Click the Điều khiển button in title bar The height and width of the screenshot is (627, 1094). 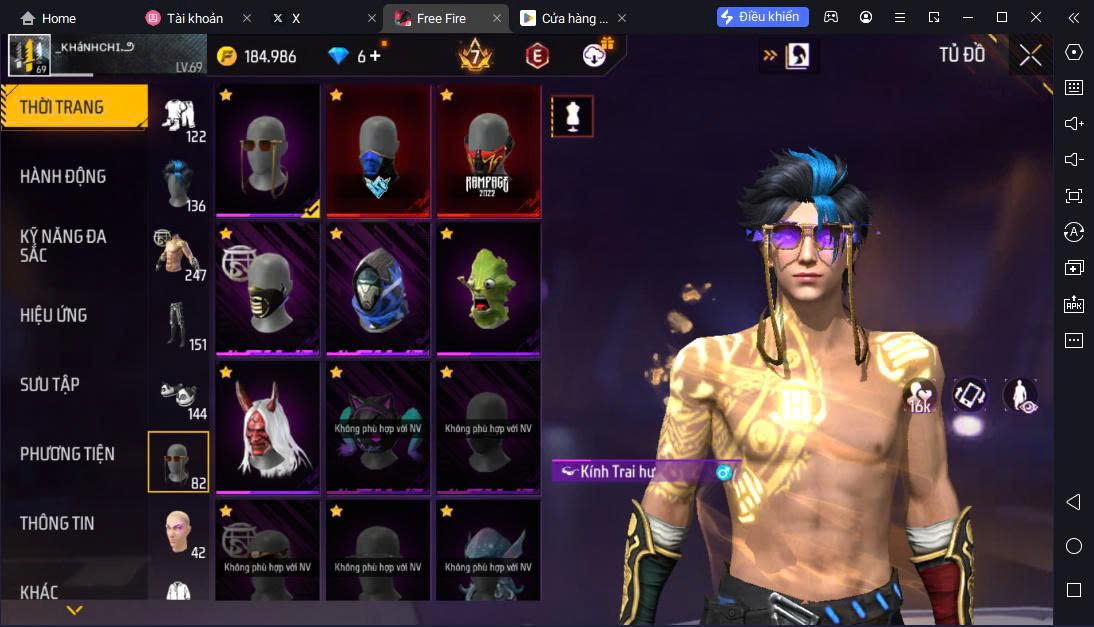click(762, 17)
